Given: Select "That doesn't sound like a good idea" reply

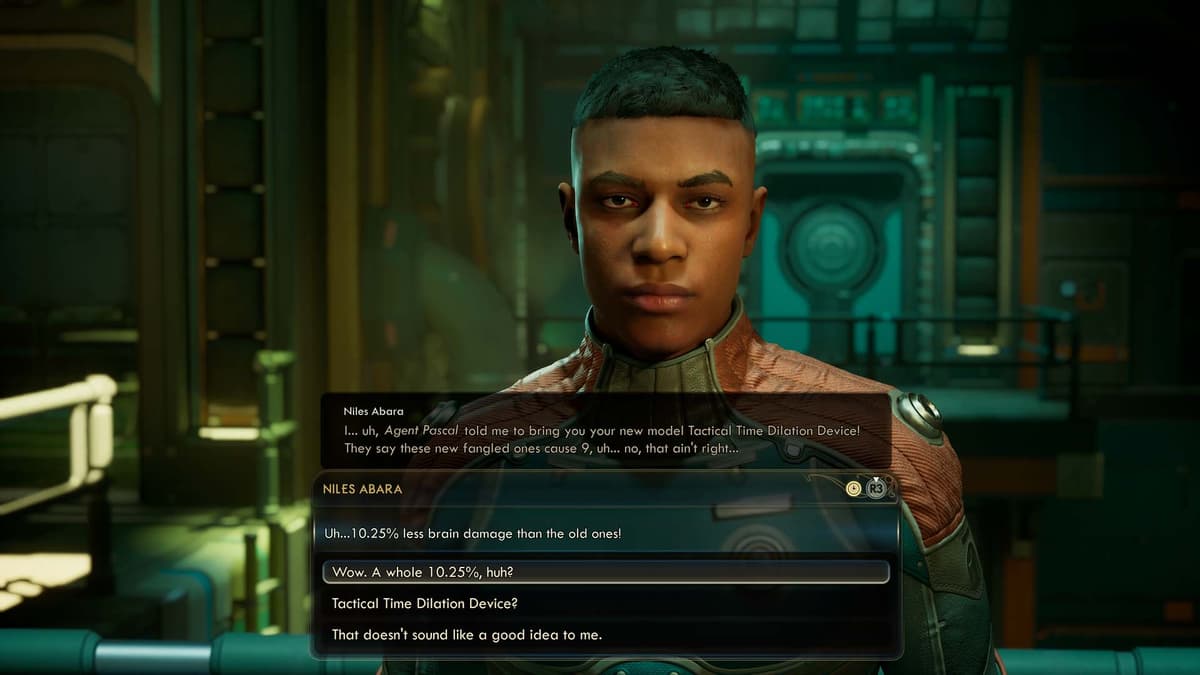Looking at the screenshot, I should [x=466, y=634].
